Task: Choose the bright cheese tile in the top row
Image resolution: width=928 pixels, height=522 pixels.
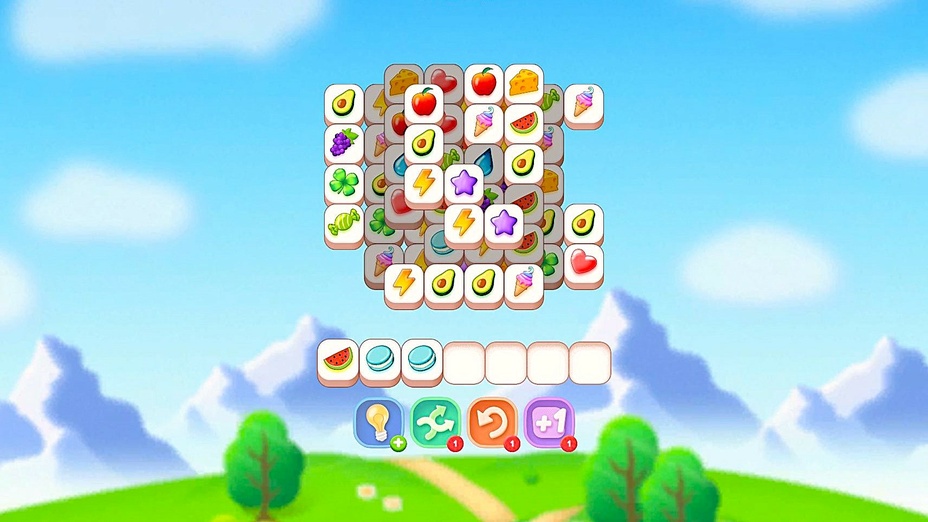Action: 524,82
